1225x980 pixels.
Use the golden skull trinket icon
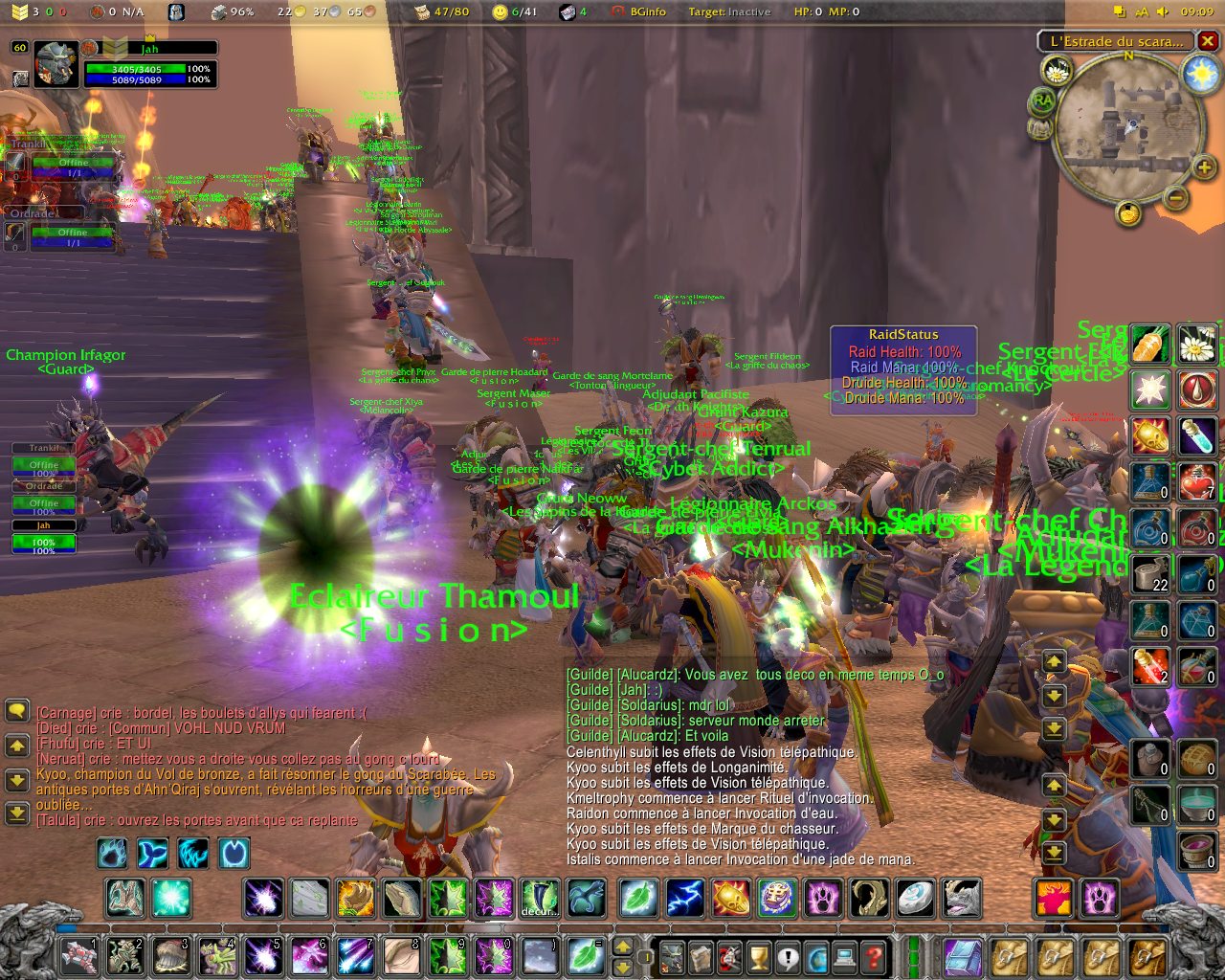(x=1150, y=436)
